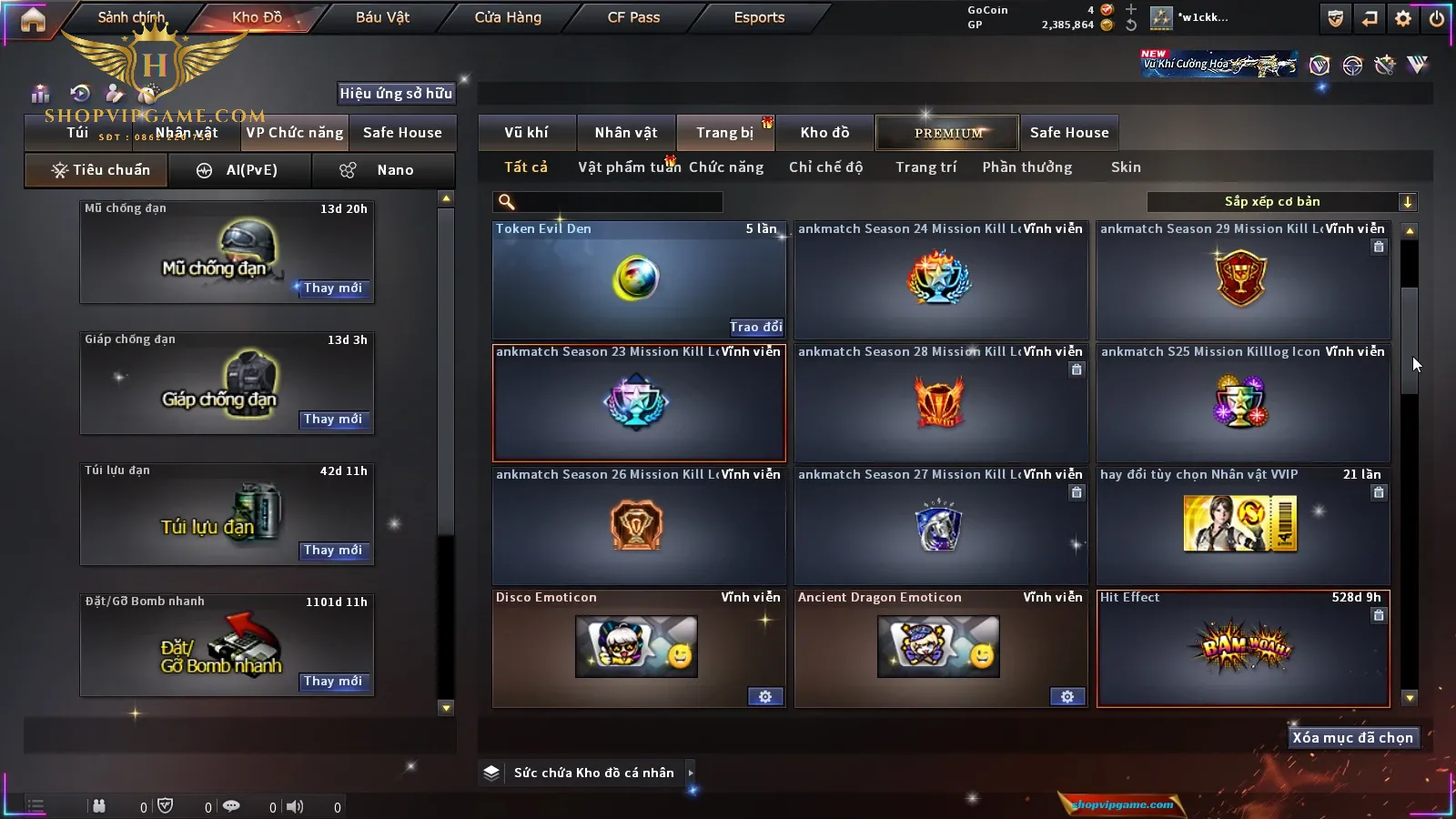1456x819 pixels.
Task: Renew the Mũ chống đạn helmet
Action: click(333, 288)
